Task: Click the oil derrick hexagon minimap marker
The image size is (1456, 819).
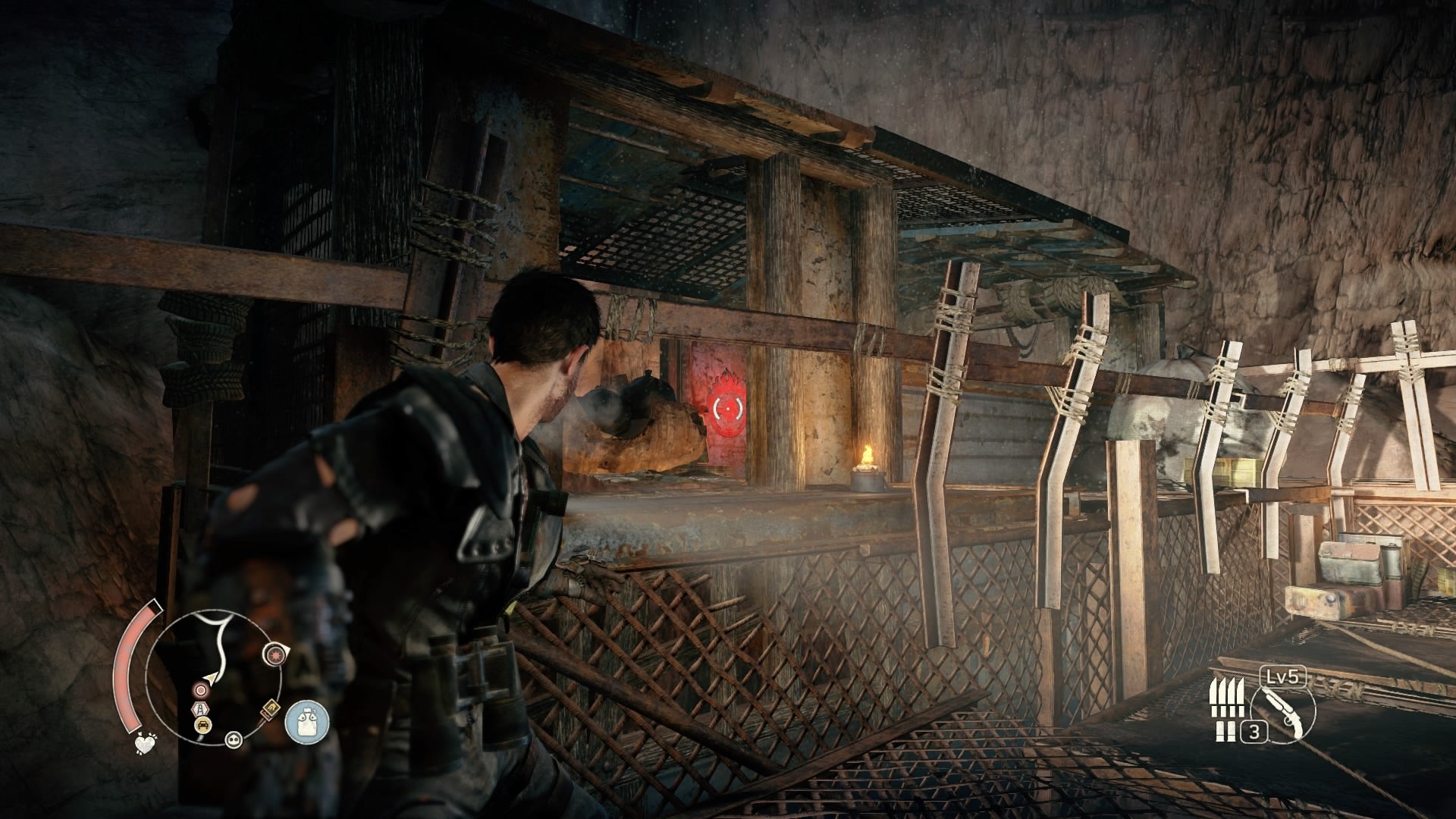Action: [200, 708]
